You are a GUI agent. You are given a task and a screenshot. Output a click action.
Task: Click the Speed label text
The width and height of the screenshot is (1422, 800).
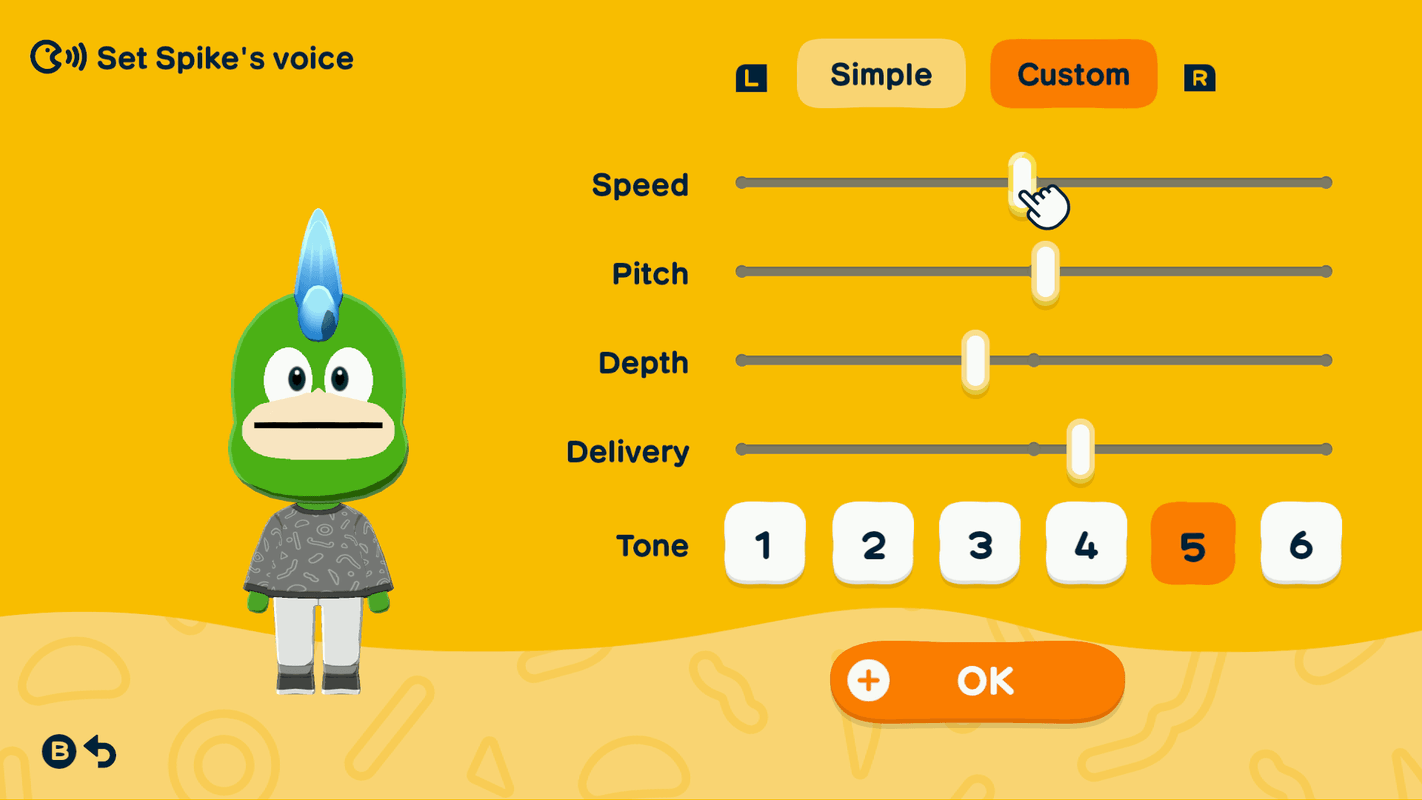[x=638, y=184]
